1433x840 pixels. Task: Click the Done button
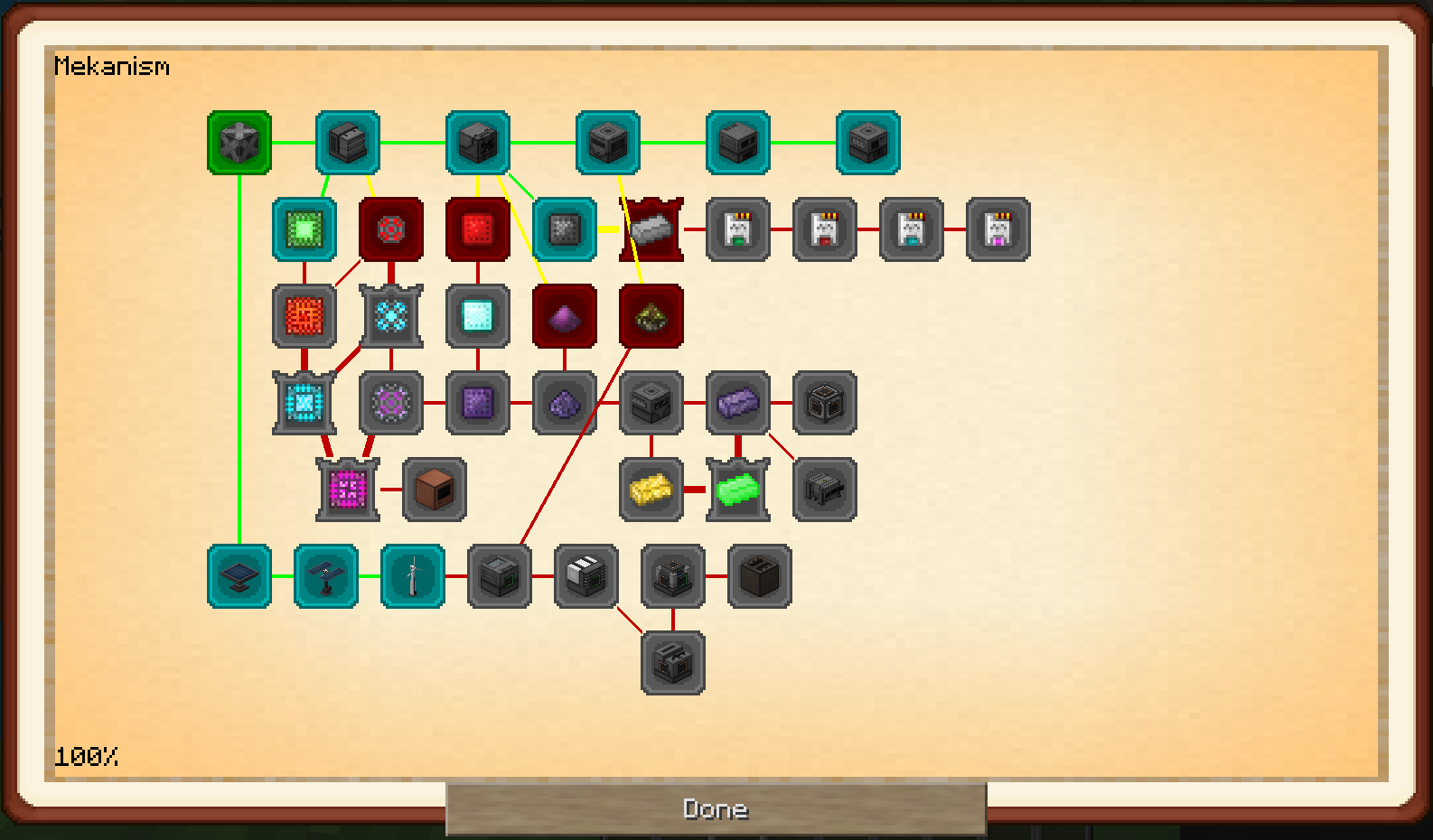716,808
